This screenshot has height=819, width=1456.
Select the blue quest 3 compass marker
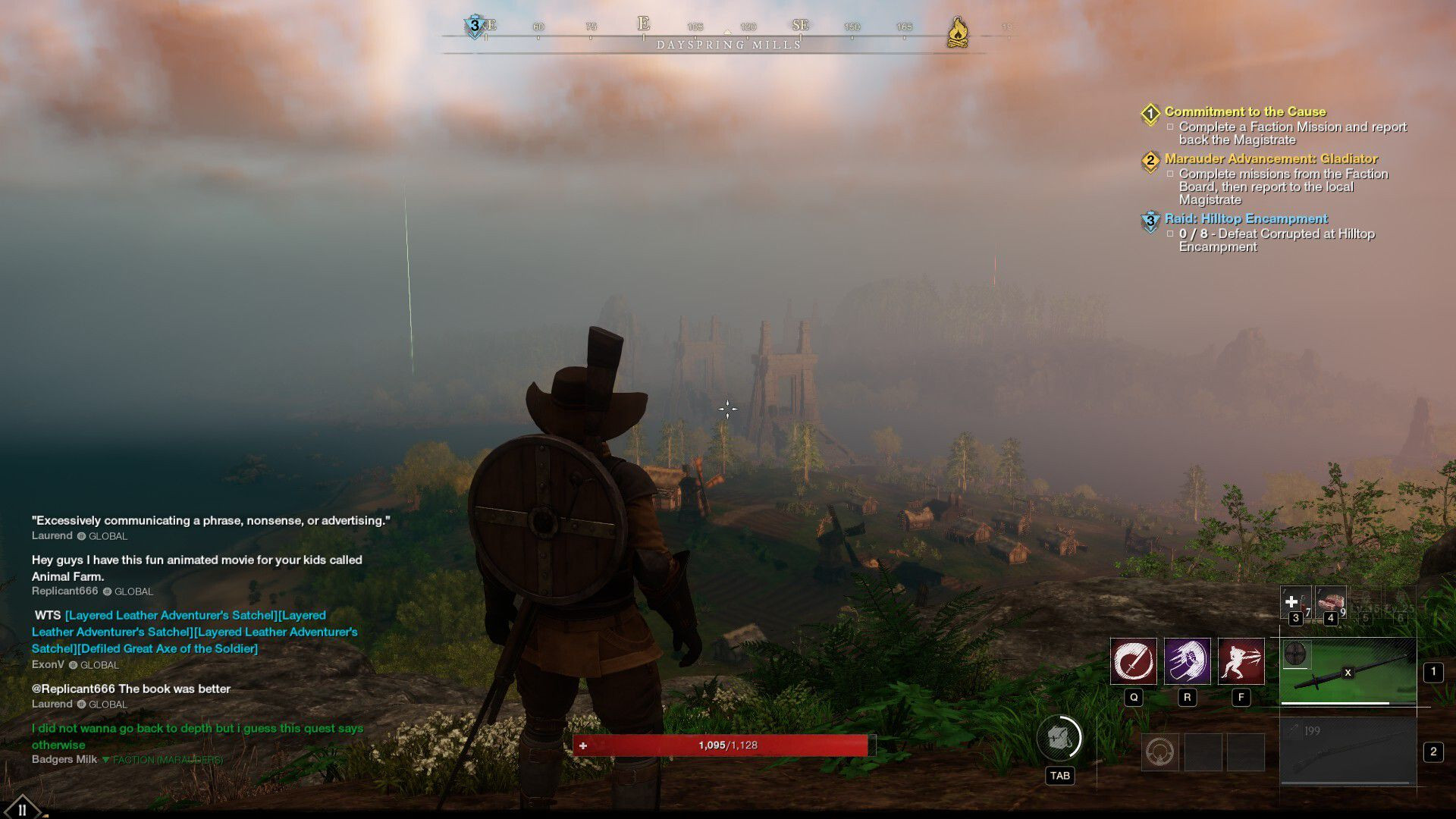[x=475, y=26]
